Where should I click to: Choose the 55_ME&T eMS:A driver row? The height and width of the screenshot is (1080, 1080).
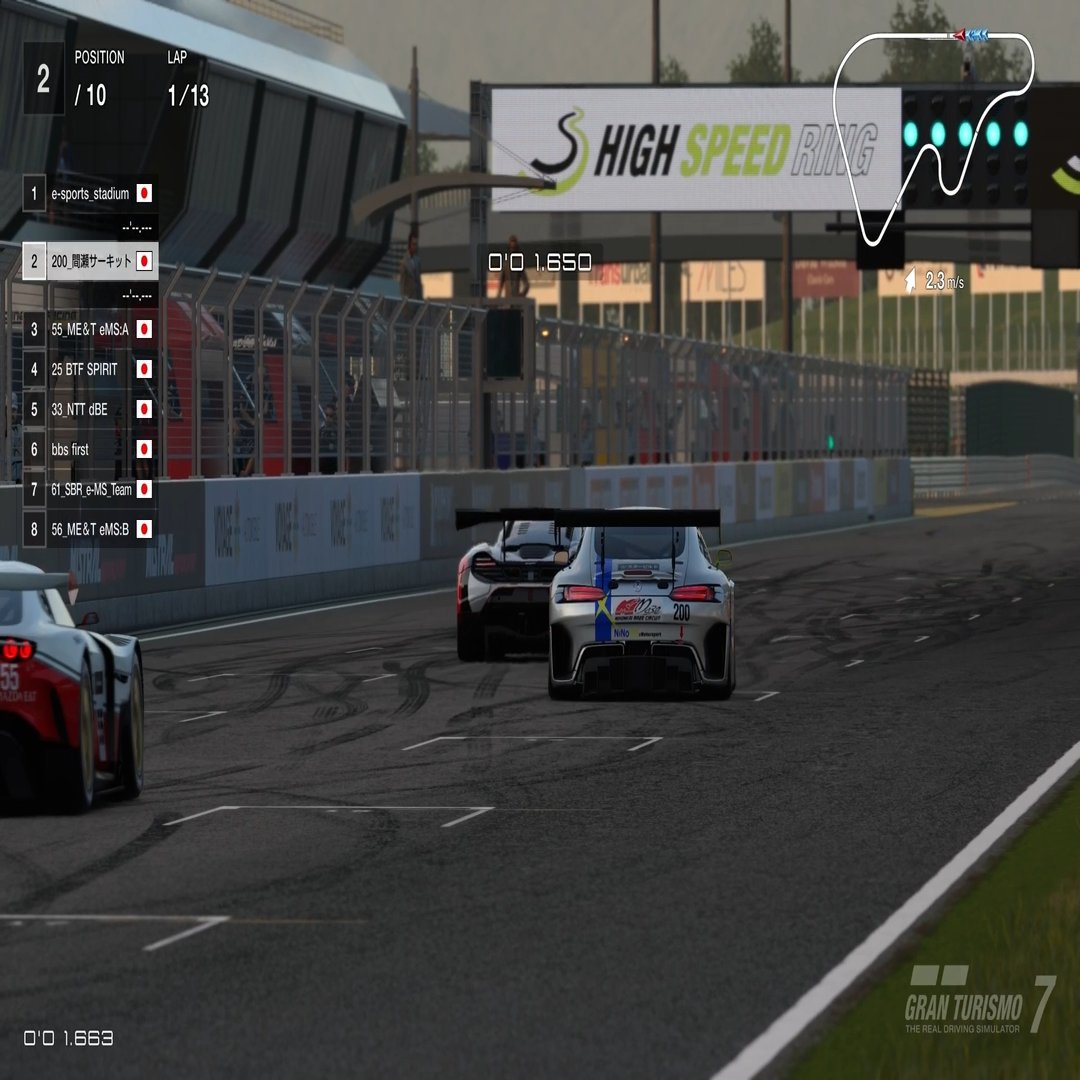tap(90, 329)
